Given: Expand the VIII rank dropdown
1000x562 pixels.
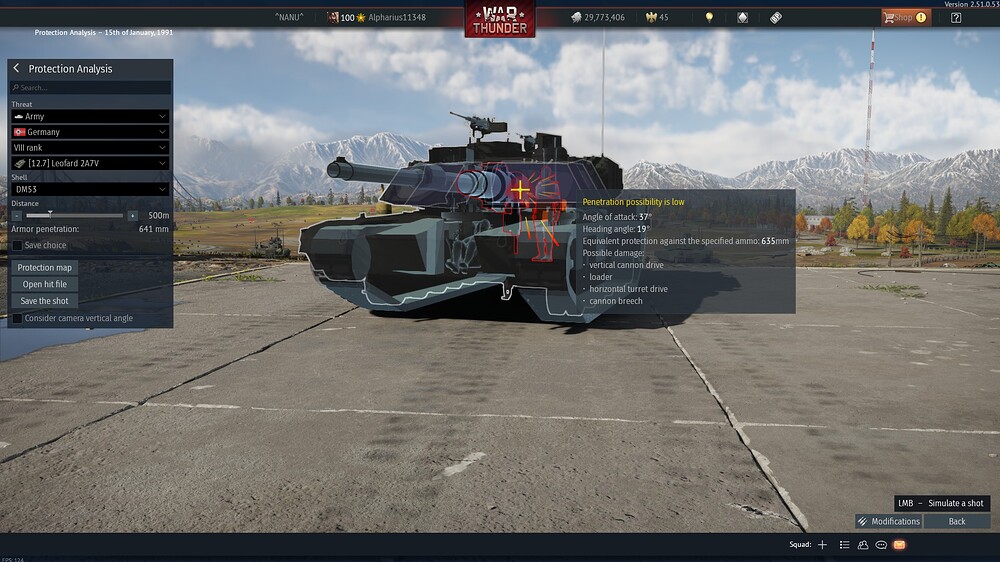Looking at the screenshot, I should pyautogui.click(x=90, y=147).
